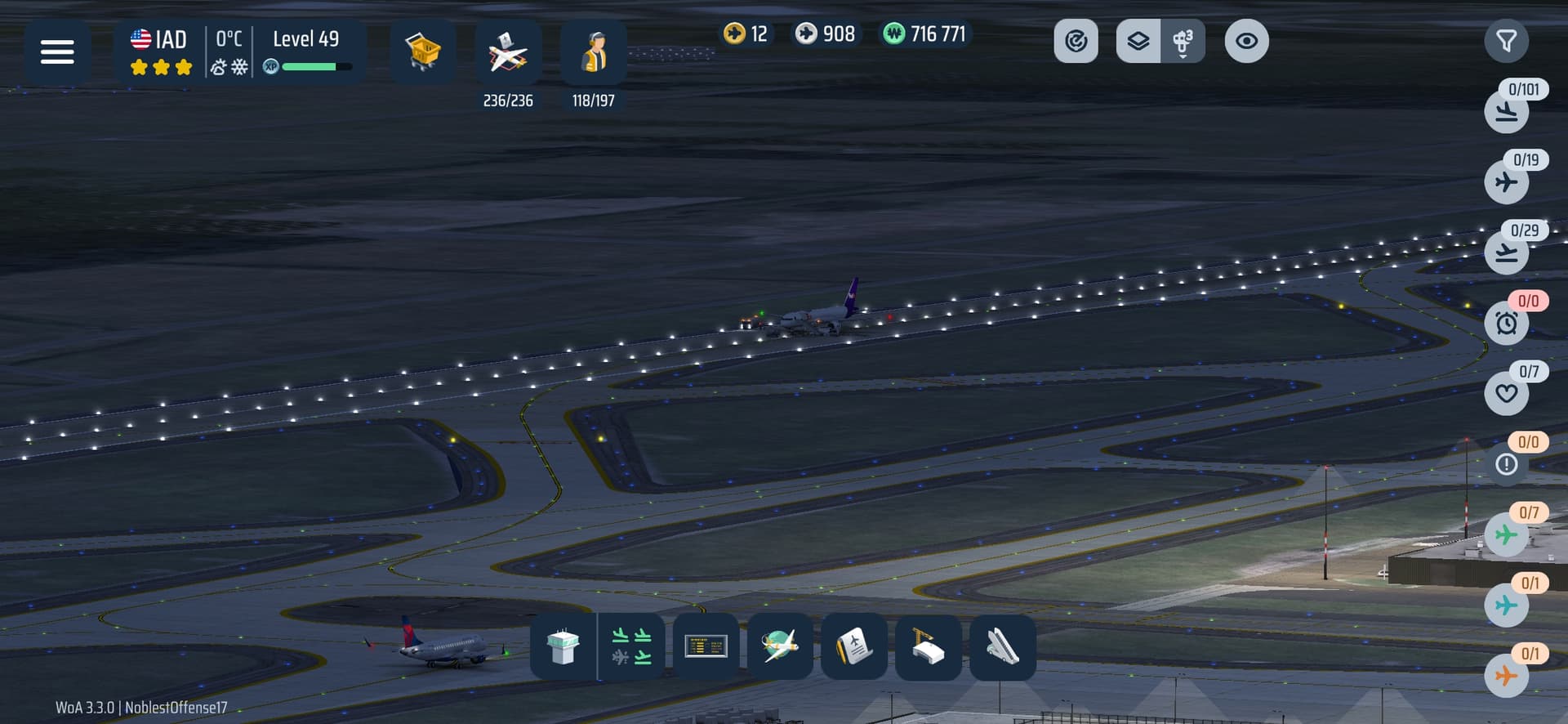The height and width of the screenshot is (724, 1568).
Task: Open the globe and airplane destinations menu
Action: pos(780,646)
